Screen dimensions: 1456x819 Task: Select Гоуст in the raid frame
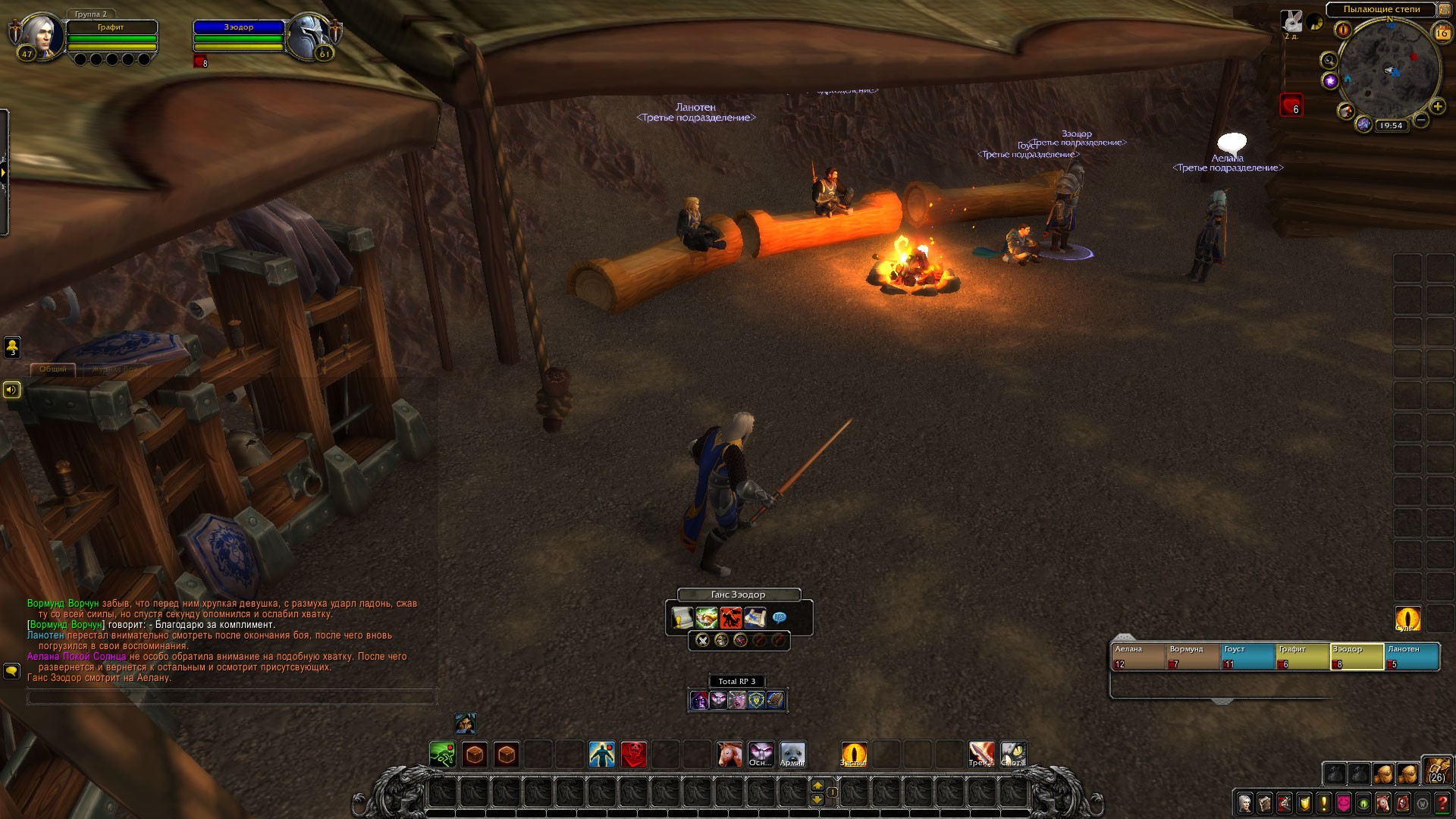[x=1247, y=656]
